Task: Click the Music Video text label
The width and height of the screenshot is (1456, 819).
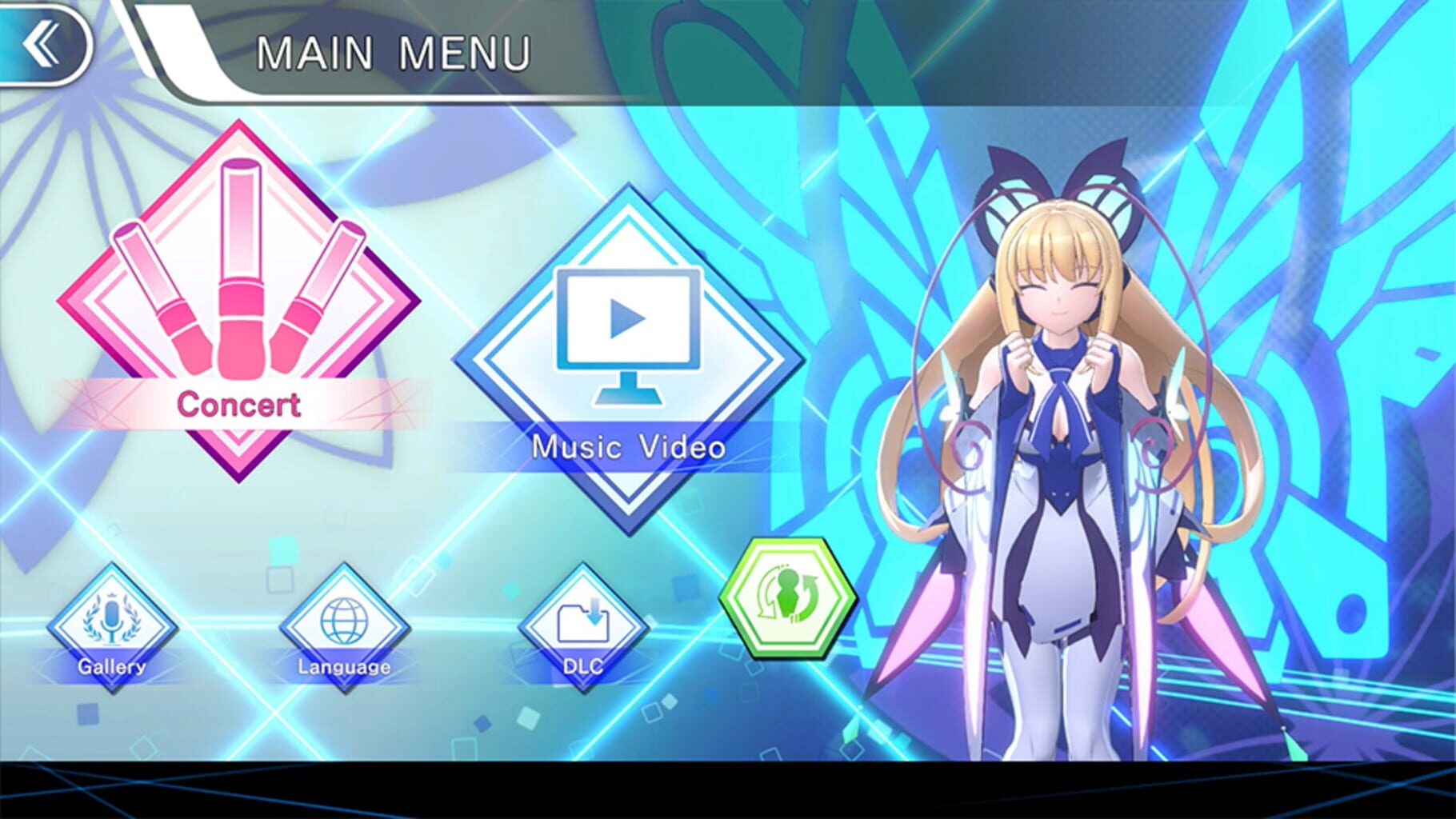Action: click(629, 448)
